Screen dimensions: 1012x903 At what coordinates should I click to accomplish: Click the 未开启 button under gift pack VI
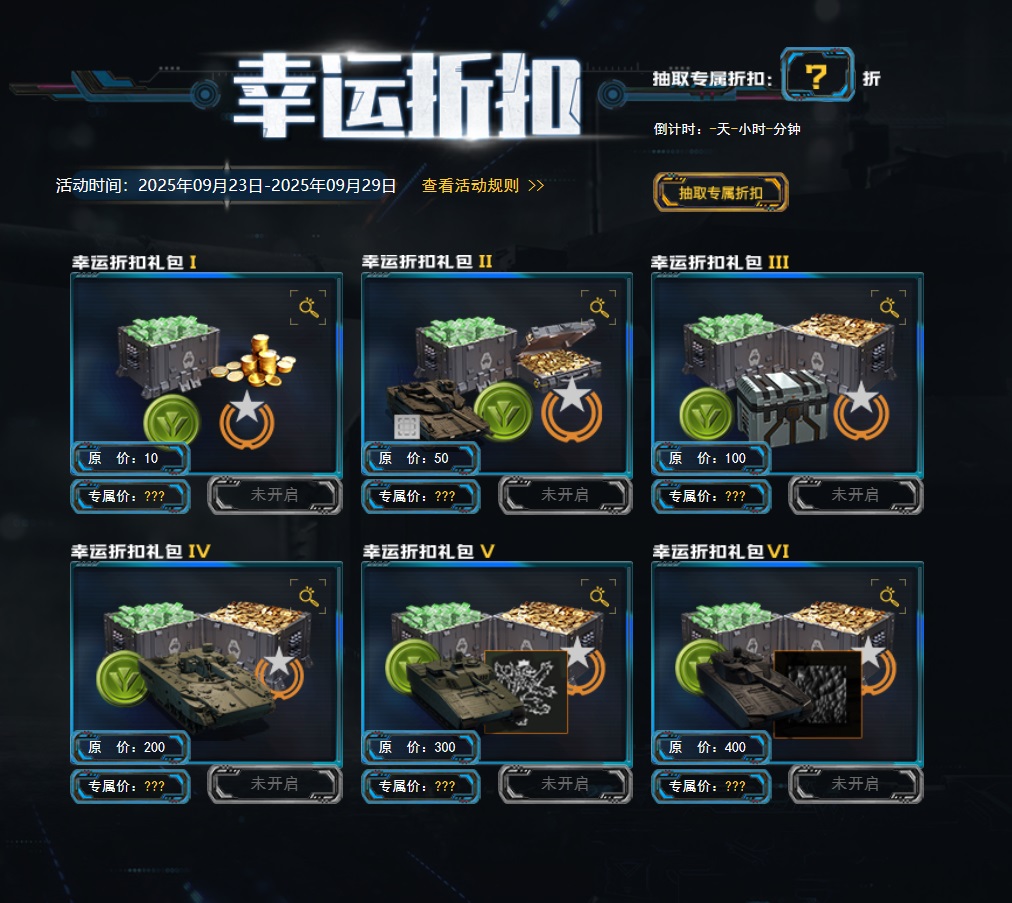coord(855,784)
